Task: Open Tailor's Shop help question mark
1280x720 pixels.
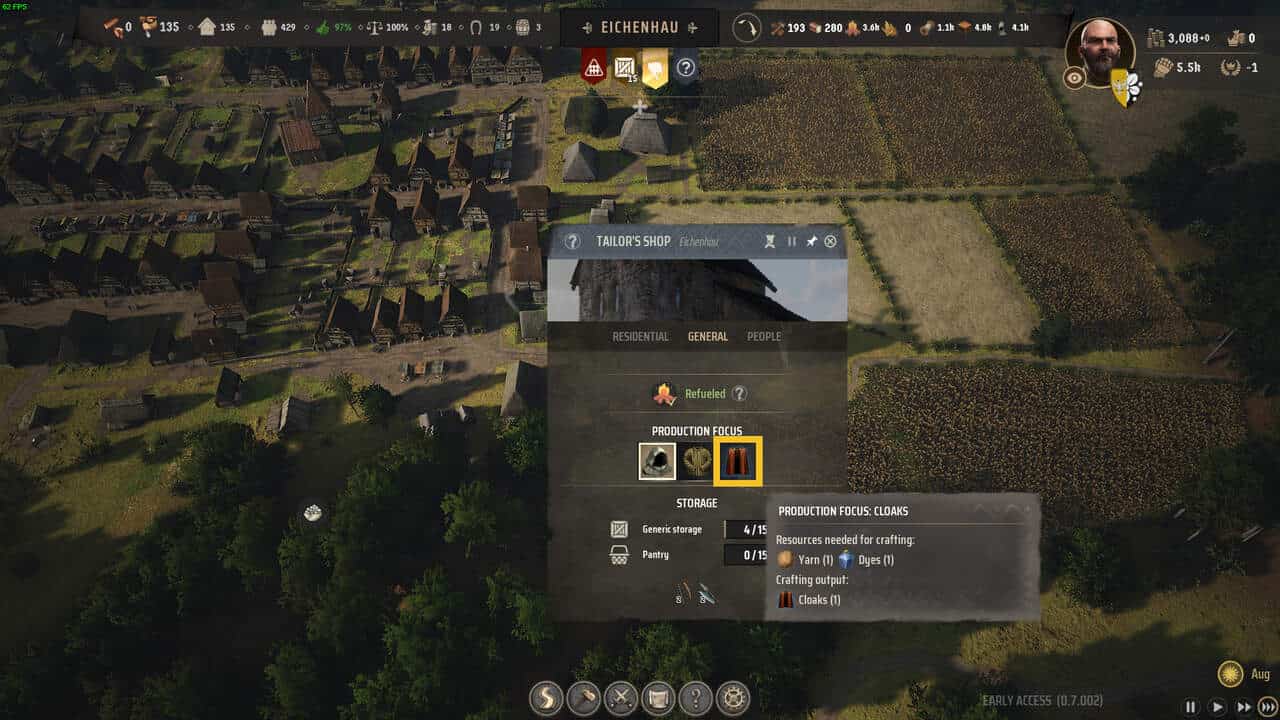Action: [x=572, y=241]
